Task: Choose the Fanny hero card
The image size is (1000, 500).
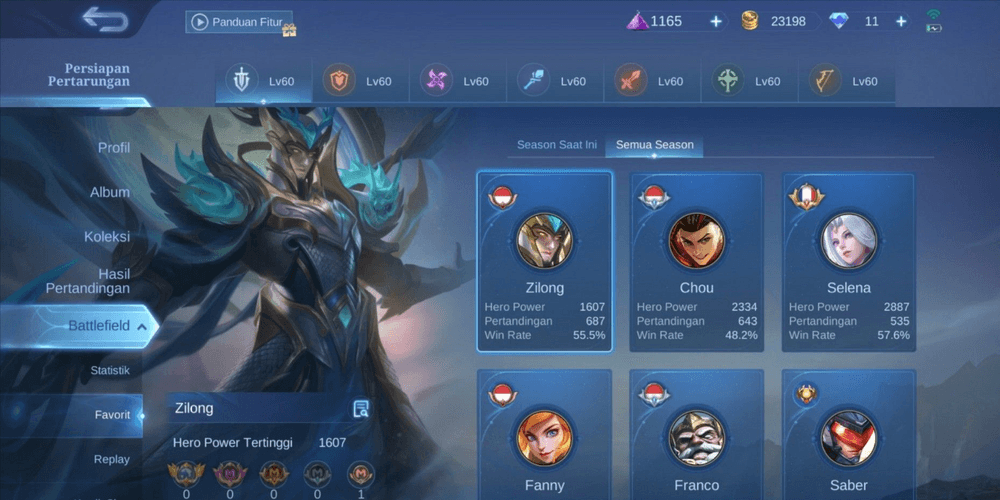Action: (x=544, y=435)
